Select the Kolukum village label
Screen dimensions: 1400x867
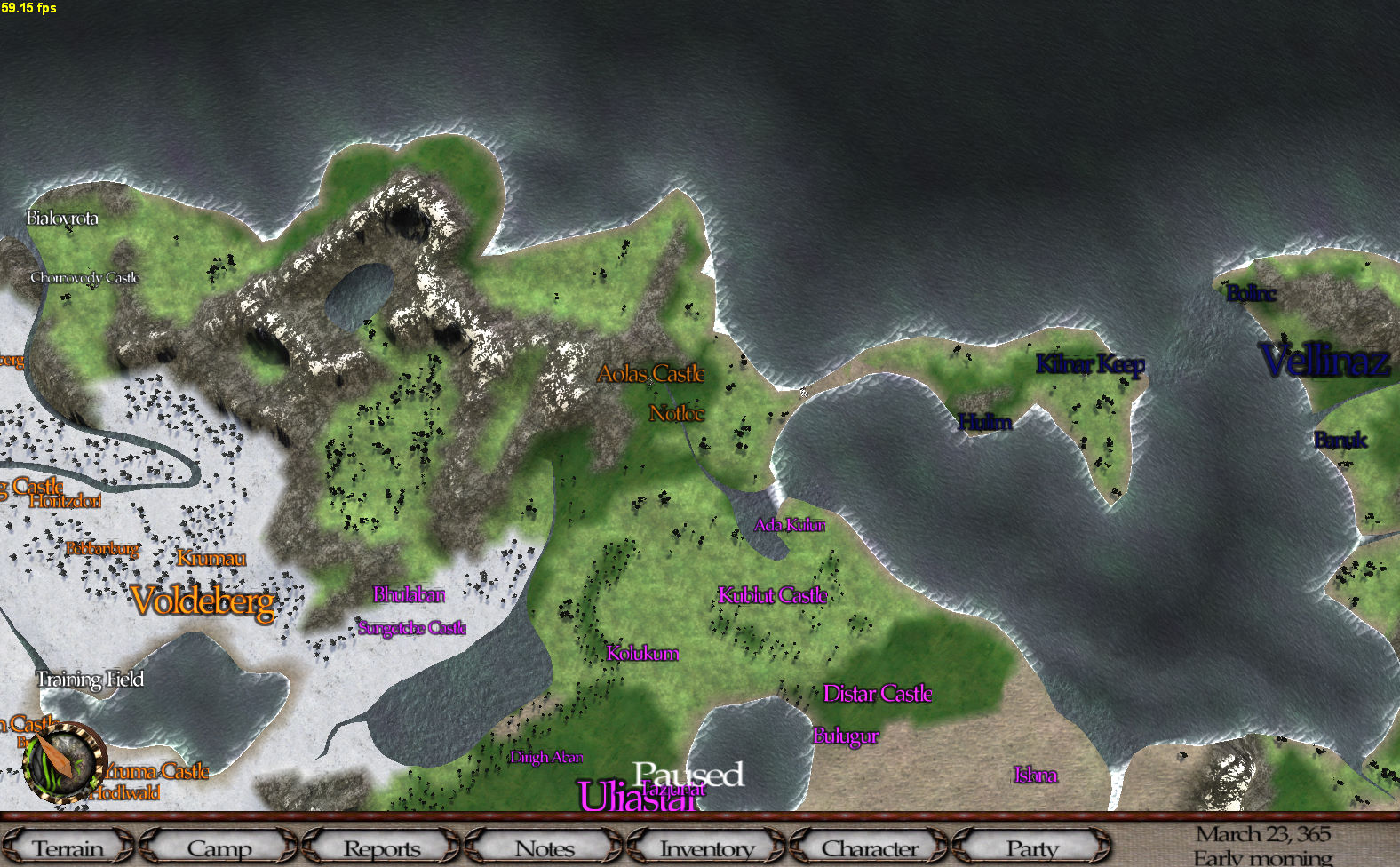642,654
